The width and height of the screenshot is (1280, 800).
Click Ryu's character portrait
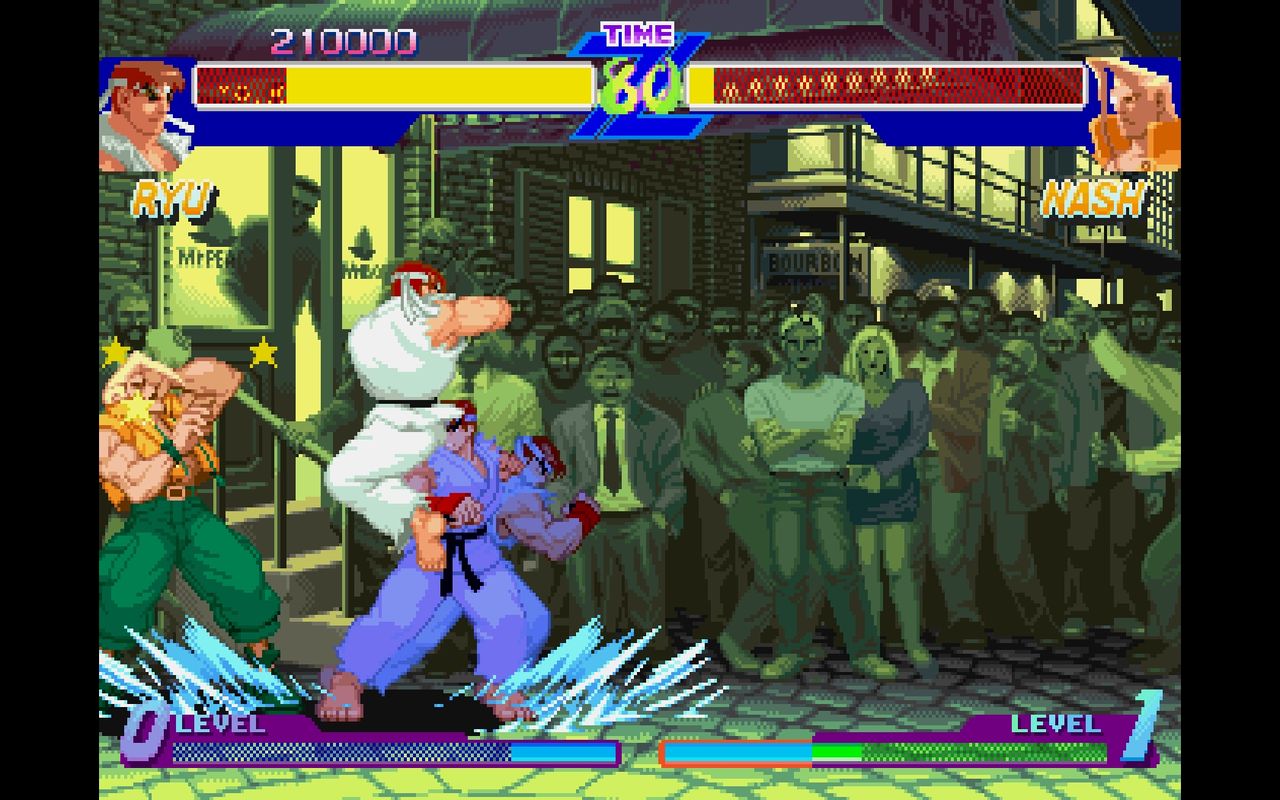[138, 108]
